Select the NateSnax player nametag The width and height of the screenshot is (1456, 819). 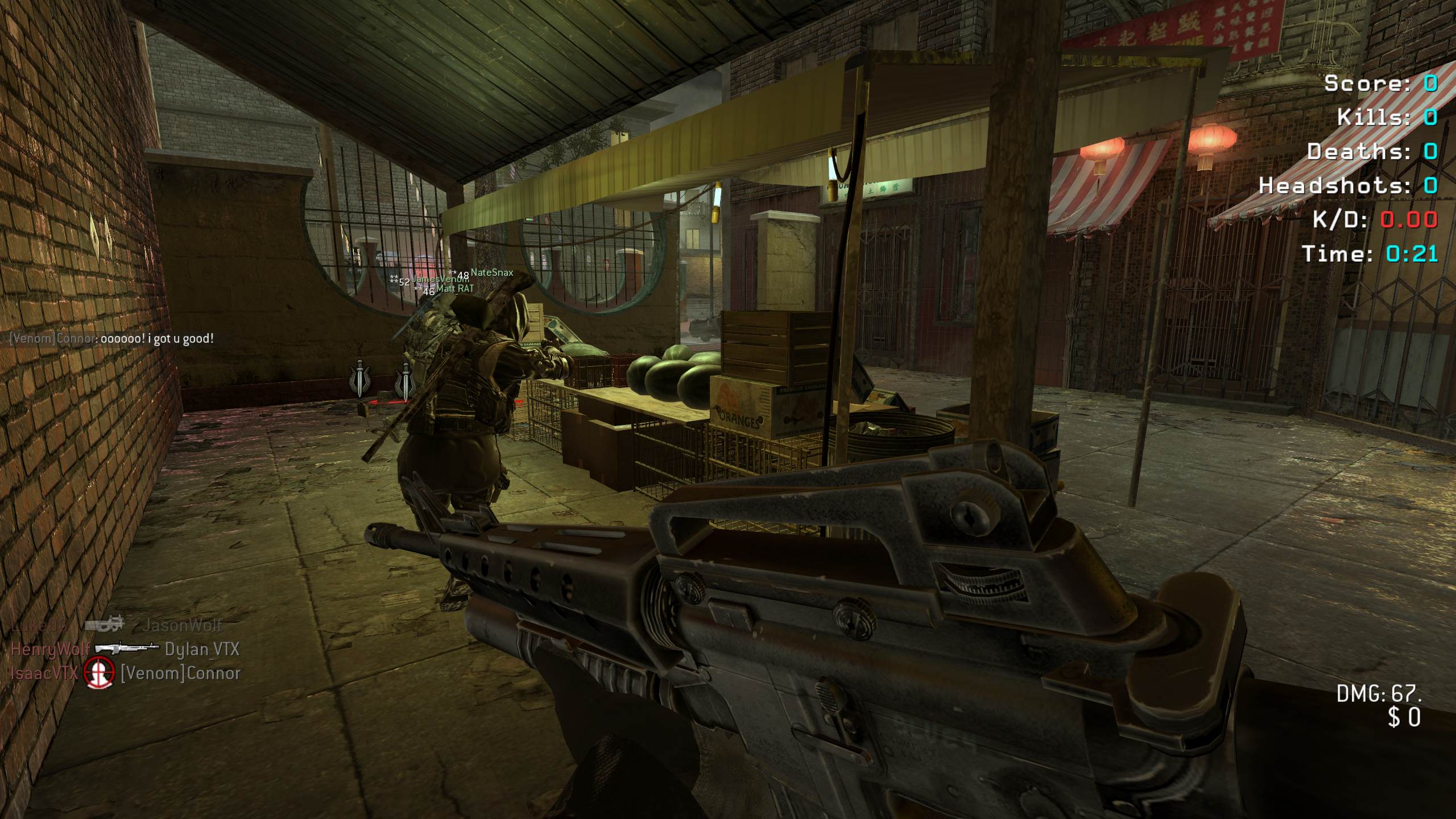tap(491, 273)
